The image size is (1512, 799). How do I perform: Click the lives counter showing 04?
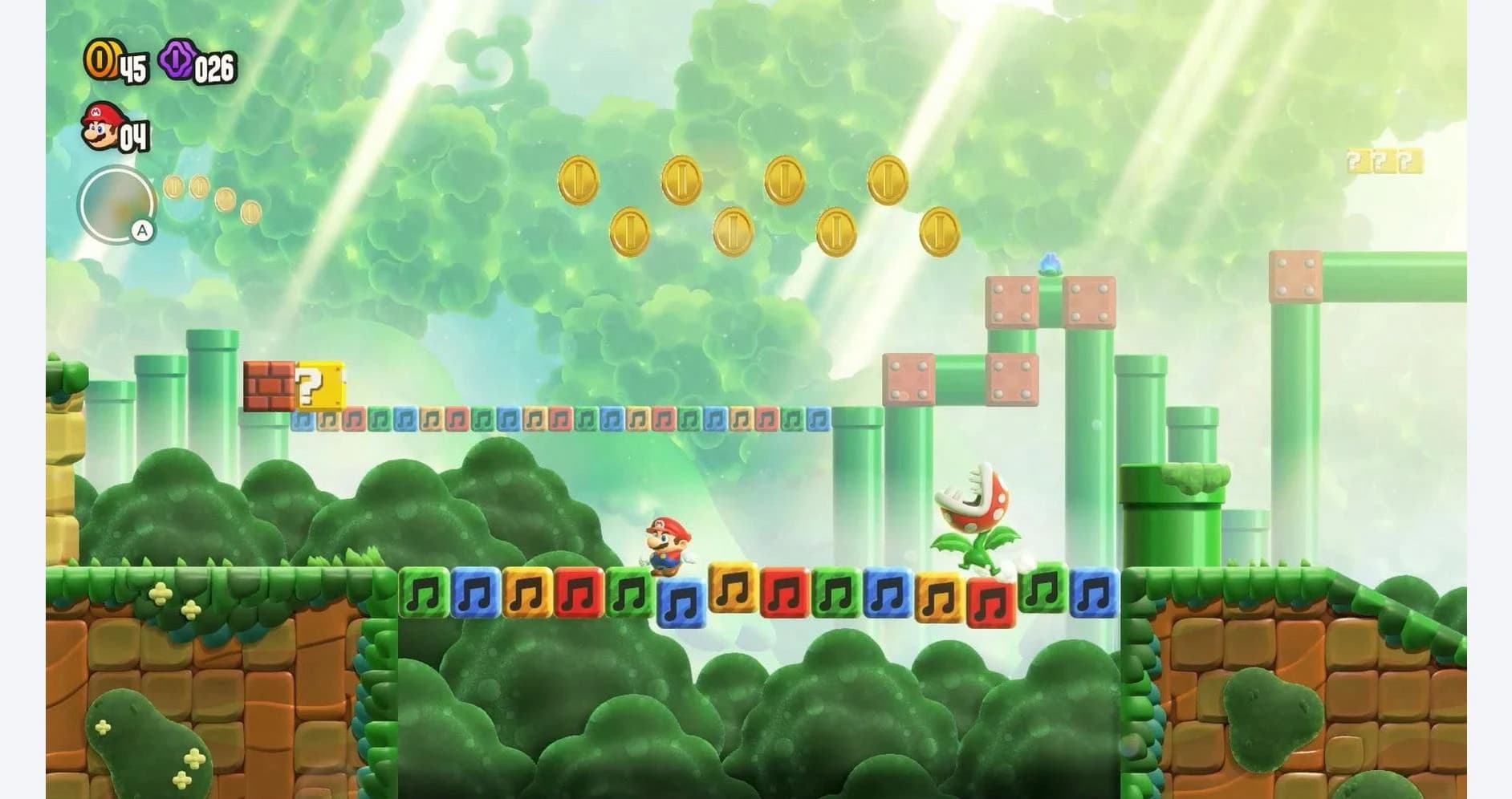coord(136,135)
